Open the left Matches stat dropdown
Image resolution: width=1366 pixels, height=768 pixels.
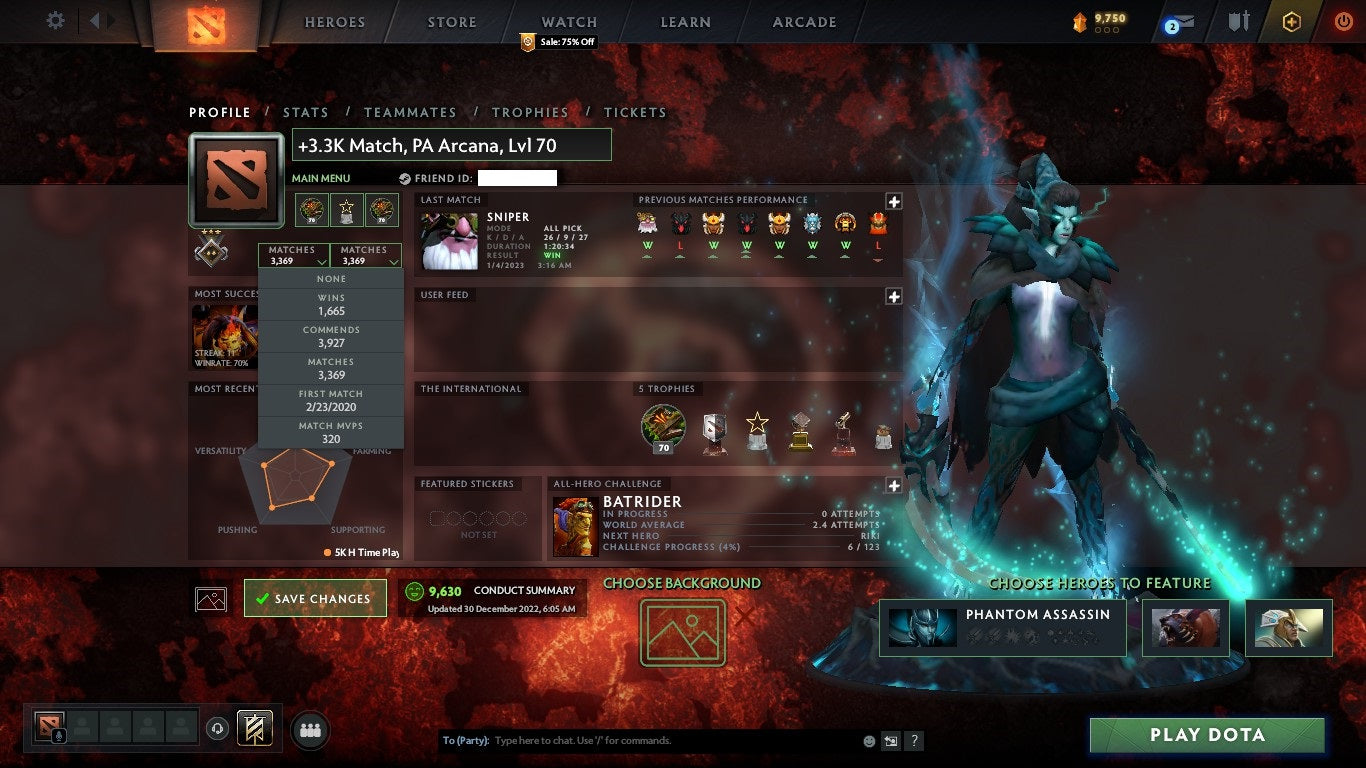tap(293, 255)
